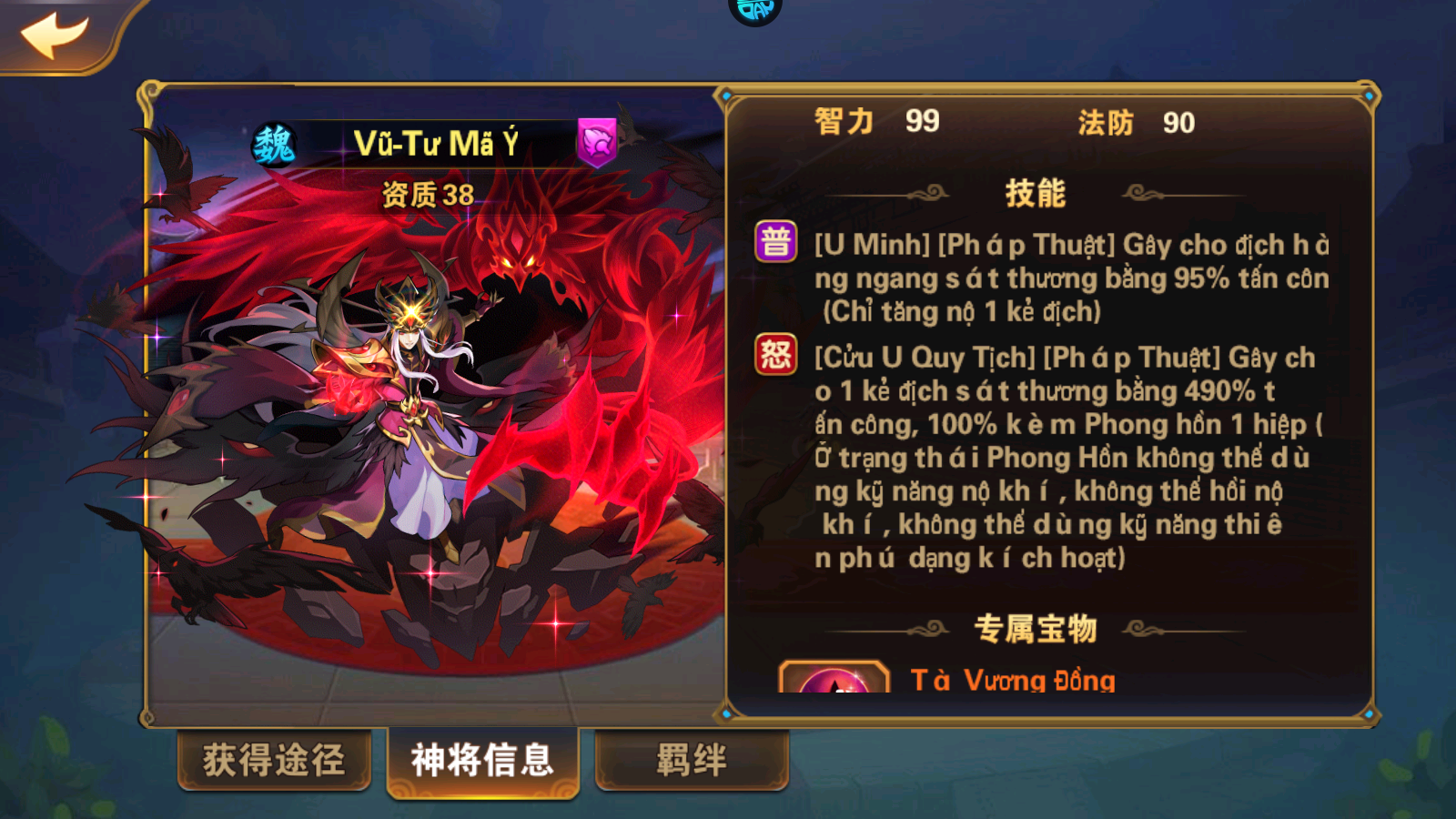Click the 资质38 aptitude badge
This screenshot has width=1456, height=819.
[428, 194]
